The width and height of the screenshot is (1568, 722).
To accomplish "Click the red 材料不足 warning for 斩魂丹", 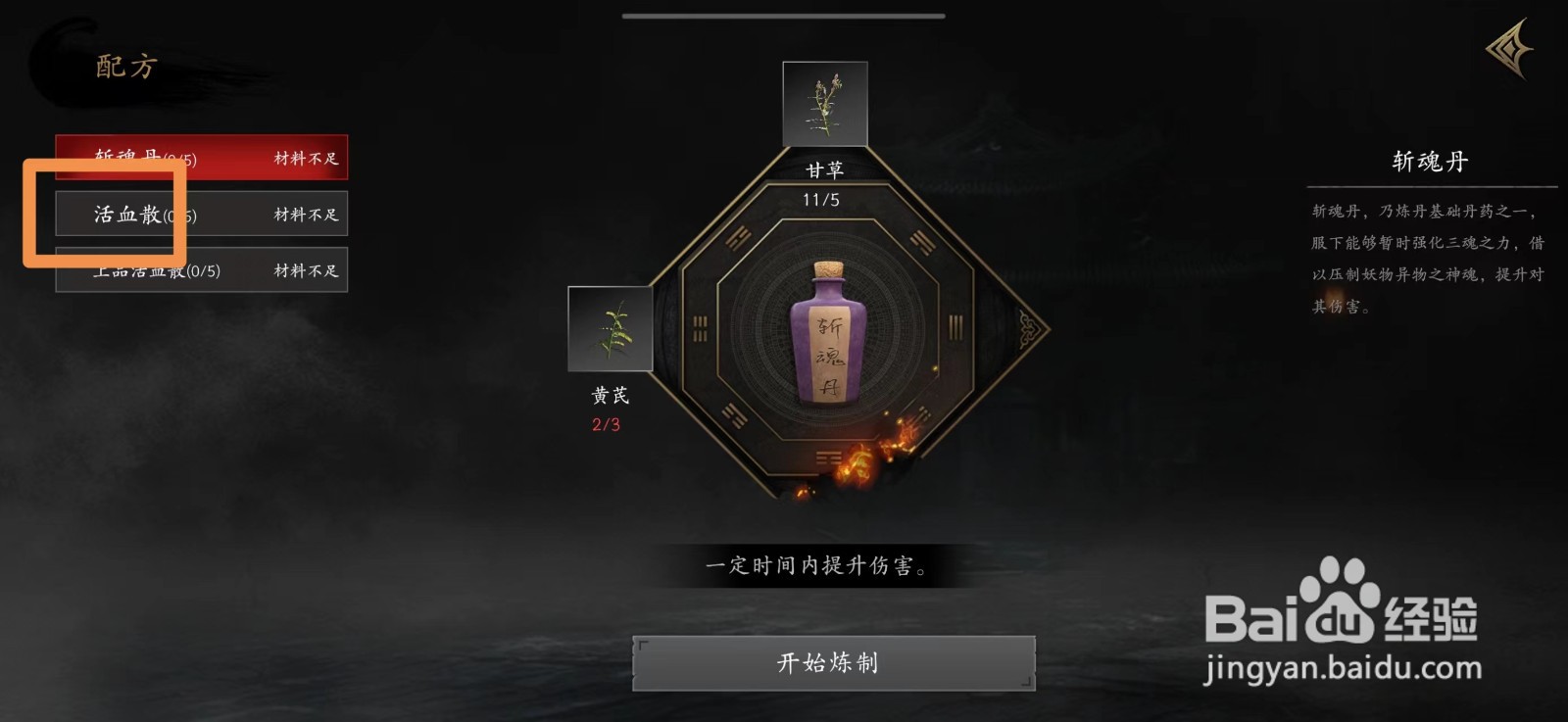I will pyautogui.click(x=304, y=157).
